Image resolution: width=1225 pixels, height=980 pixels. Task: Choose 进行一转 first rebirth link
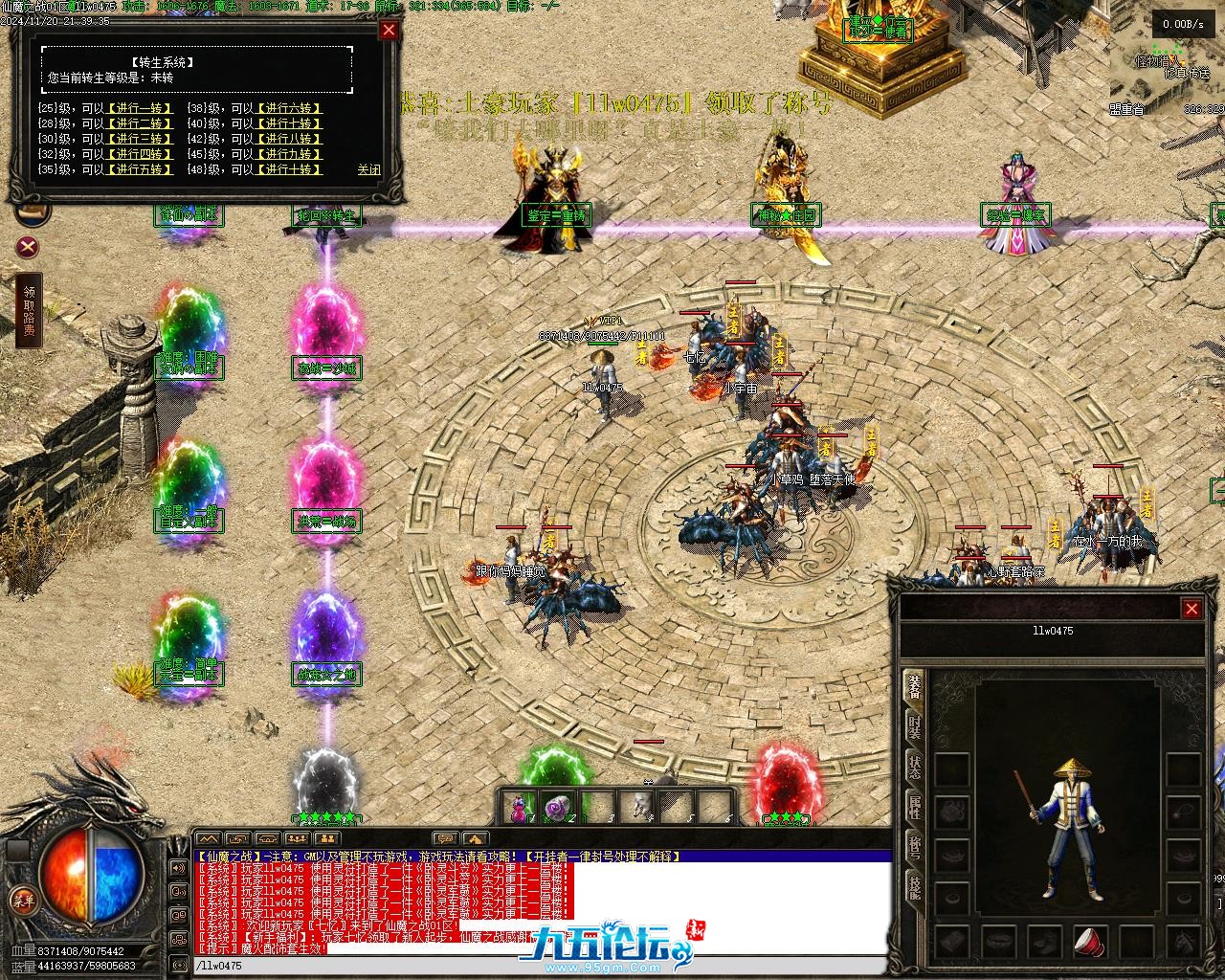[141, 108]
